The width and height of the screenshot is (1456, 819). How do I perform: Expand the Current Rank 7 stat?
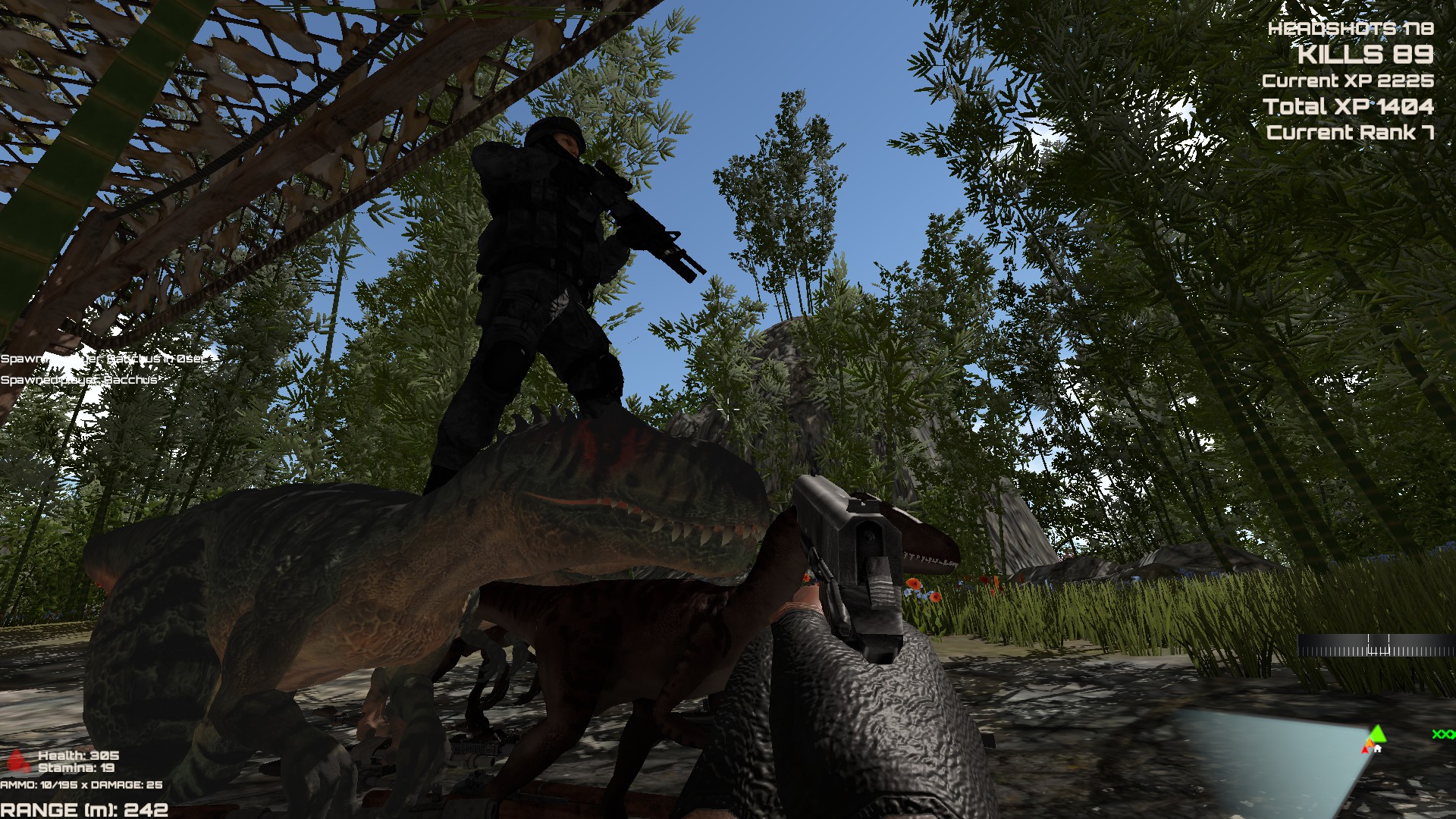click(1350, 134)
